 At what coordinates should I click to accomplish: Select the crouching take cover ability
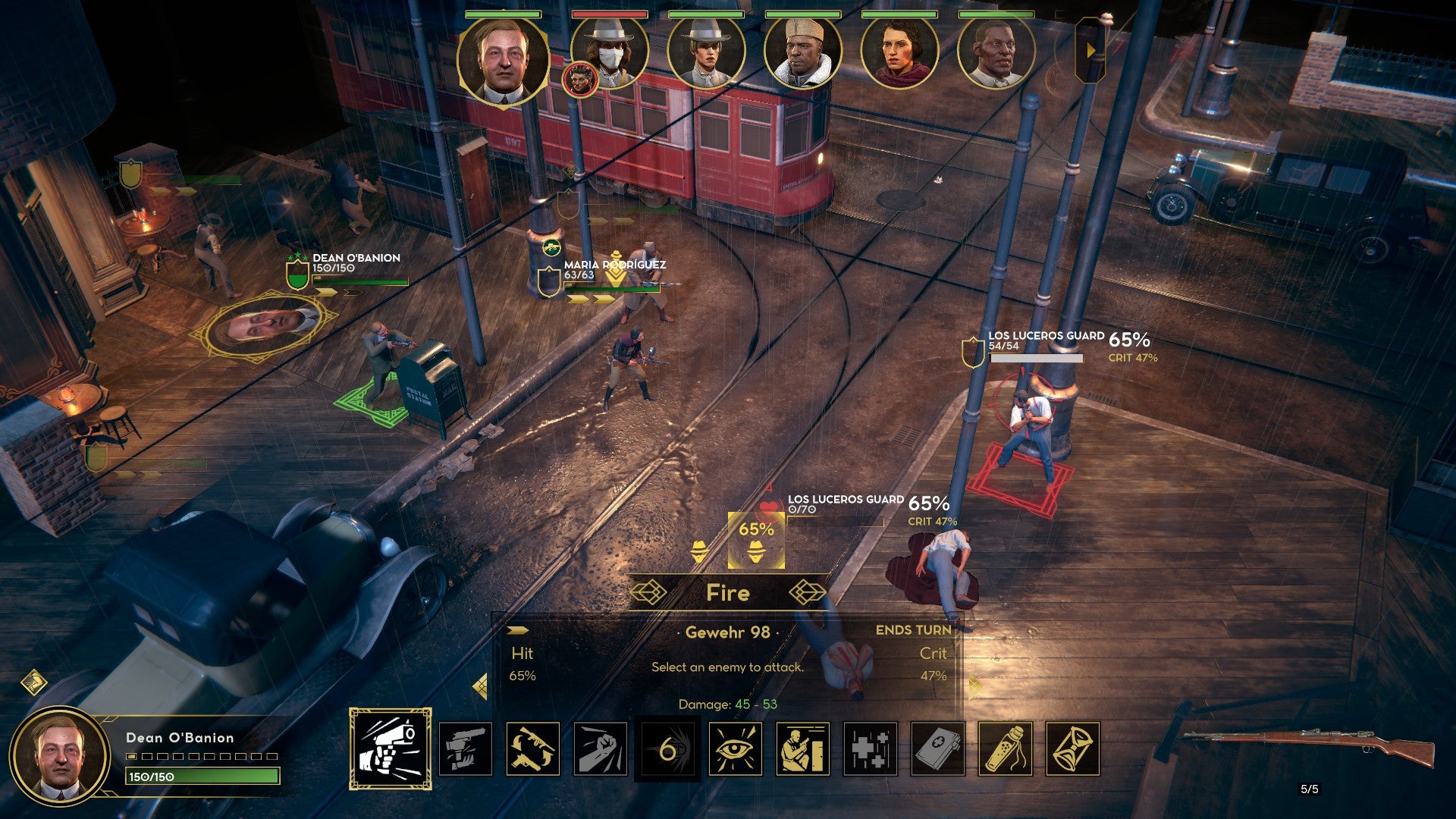(802, 749)
